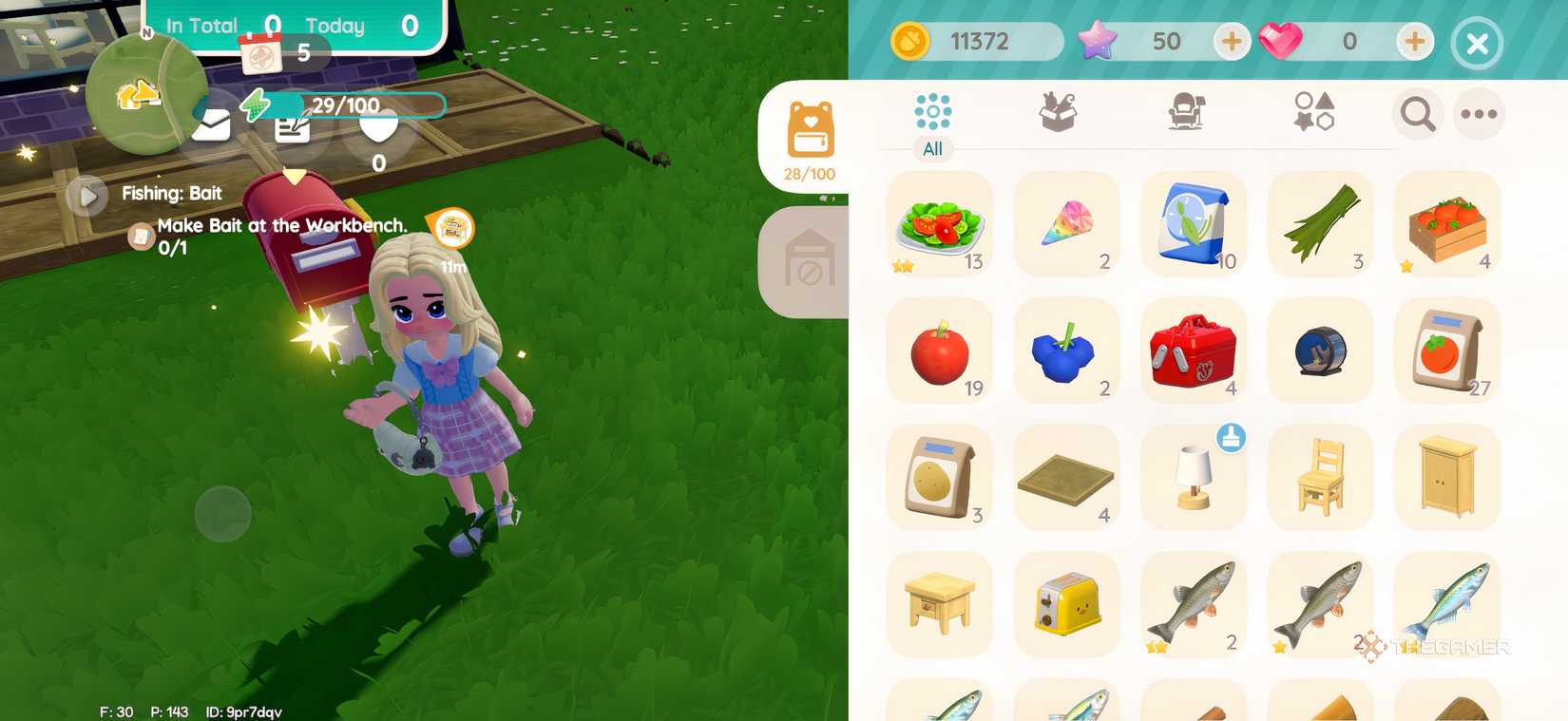
Task: Open the inventory search magnifier
Action: pyautogui.click(x=1417, y=114)
